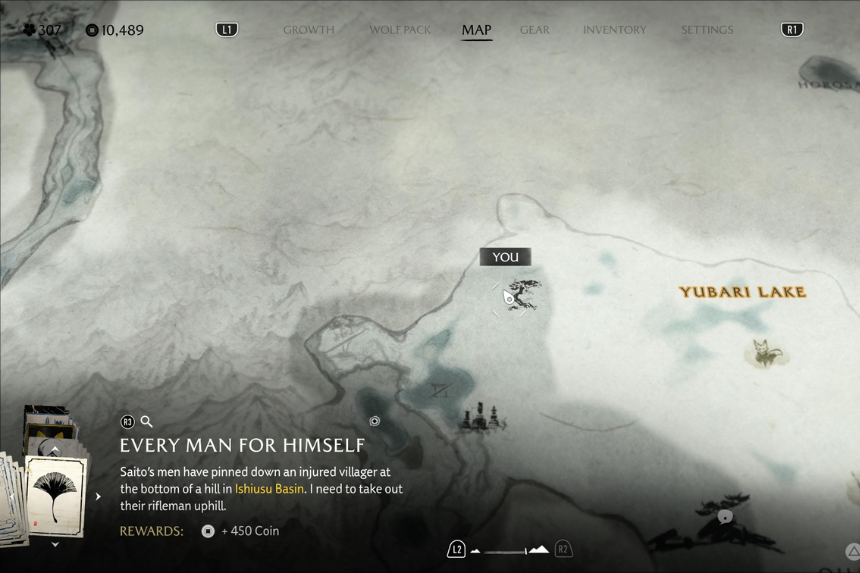
Task: Select the stone lantern shrine map marker
Action: 477,418
